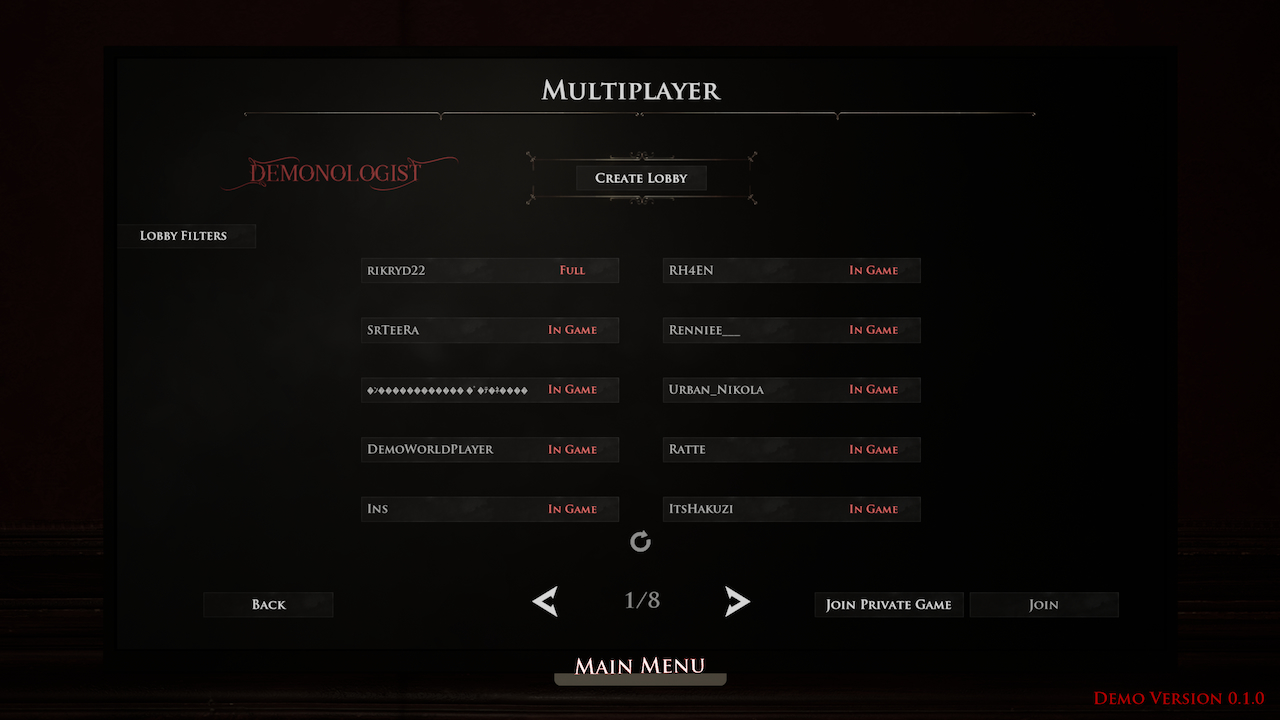Click the Join Private Game button
Image resolution: width=1280 pixels, height=720 pixels.
(888, 604)
